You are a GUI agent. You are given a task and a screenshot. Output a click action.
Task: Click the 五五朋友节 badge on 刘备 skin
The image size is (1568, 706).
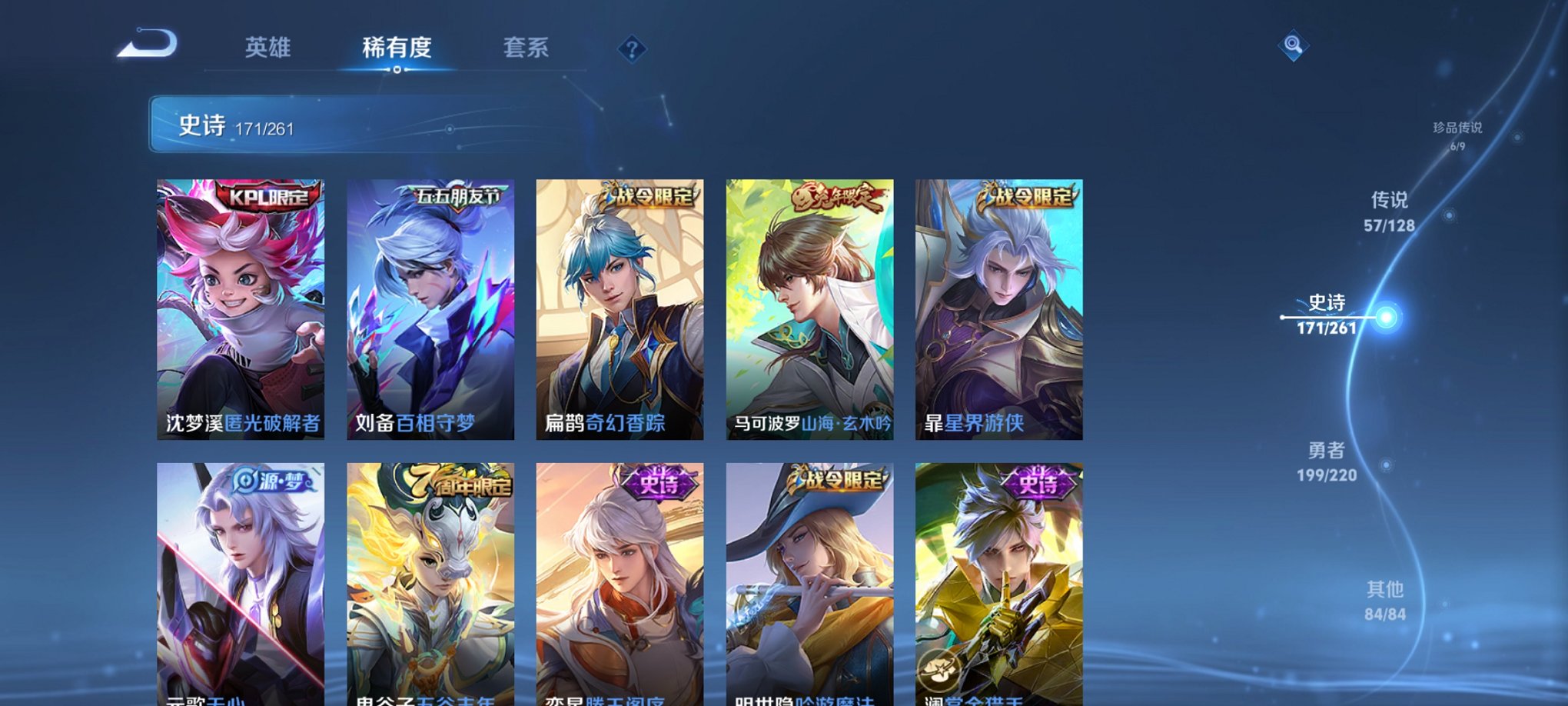point(459,195)
